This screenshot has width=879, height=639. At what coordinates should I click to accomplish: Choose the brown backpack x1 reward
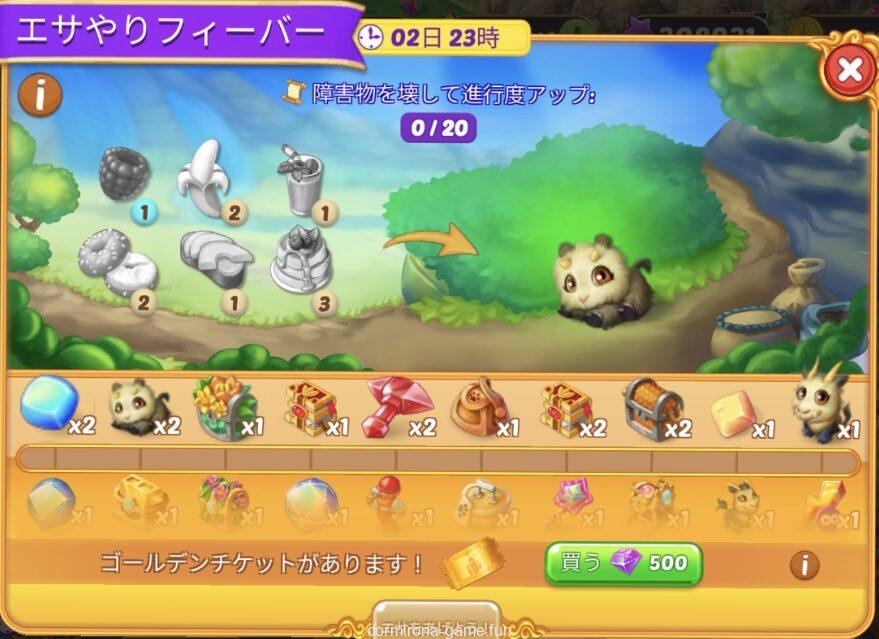[481, 406]
